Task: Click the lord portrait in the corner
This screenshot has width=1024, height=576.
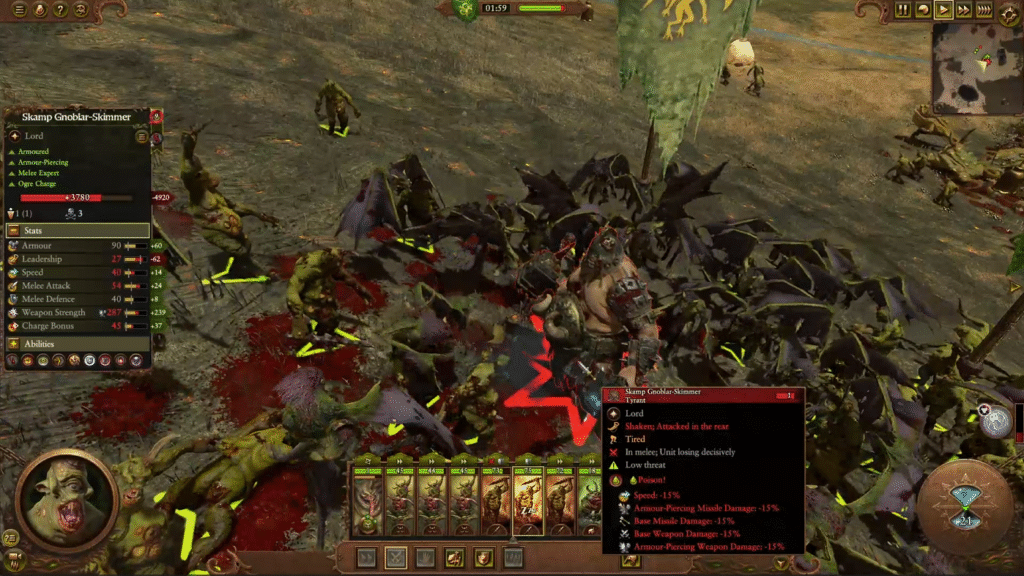Action: (x=67, y=500)
